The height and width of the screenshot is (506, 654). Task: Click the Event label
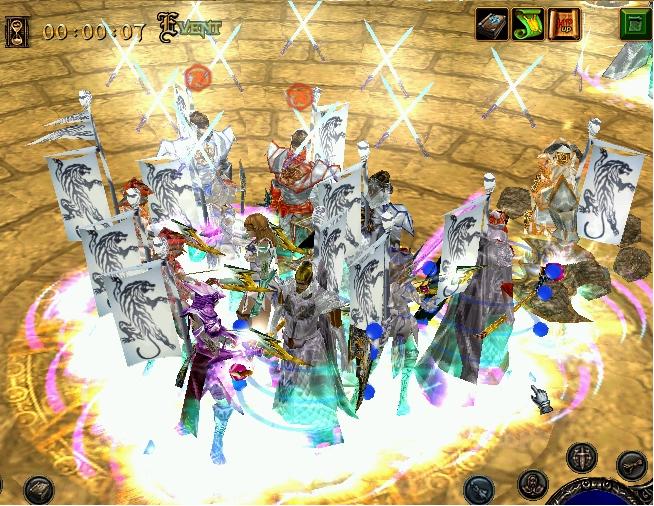[190, 28]
